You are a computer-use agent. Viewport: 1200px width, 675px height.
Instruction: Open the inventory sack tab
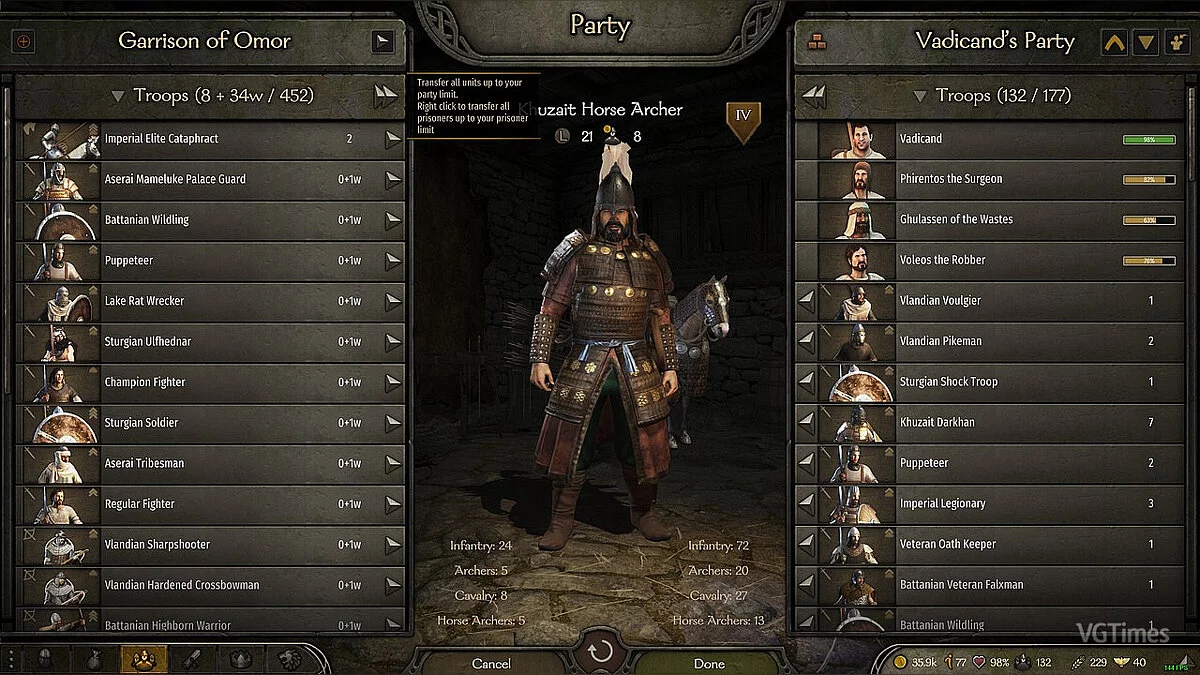pos(95,659)
